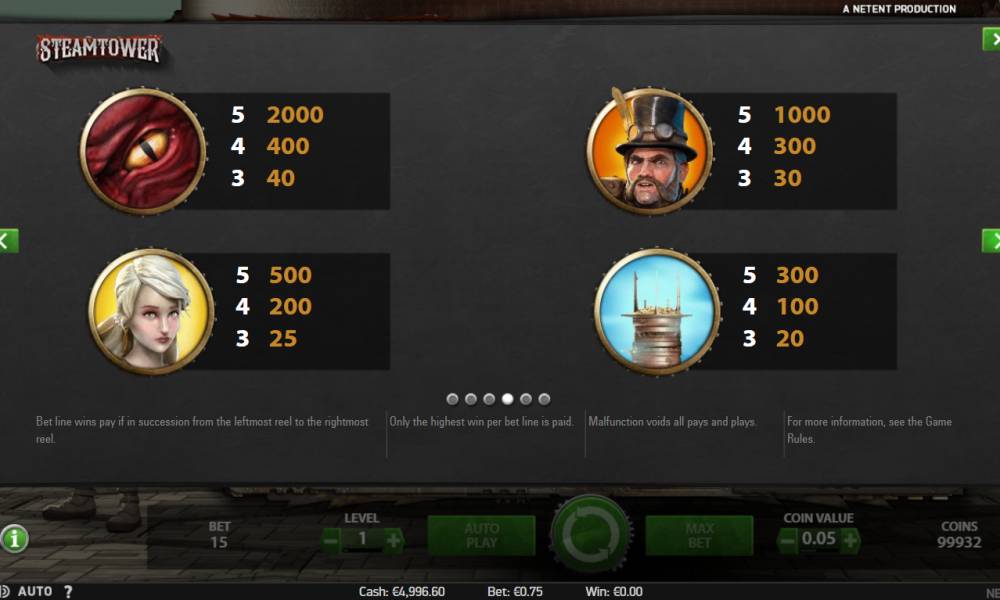Open help with the question mark
Viewport: 1000px width, 600px height.
pos(68,591)
